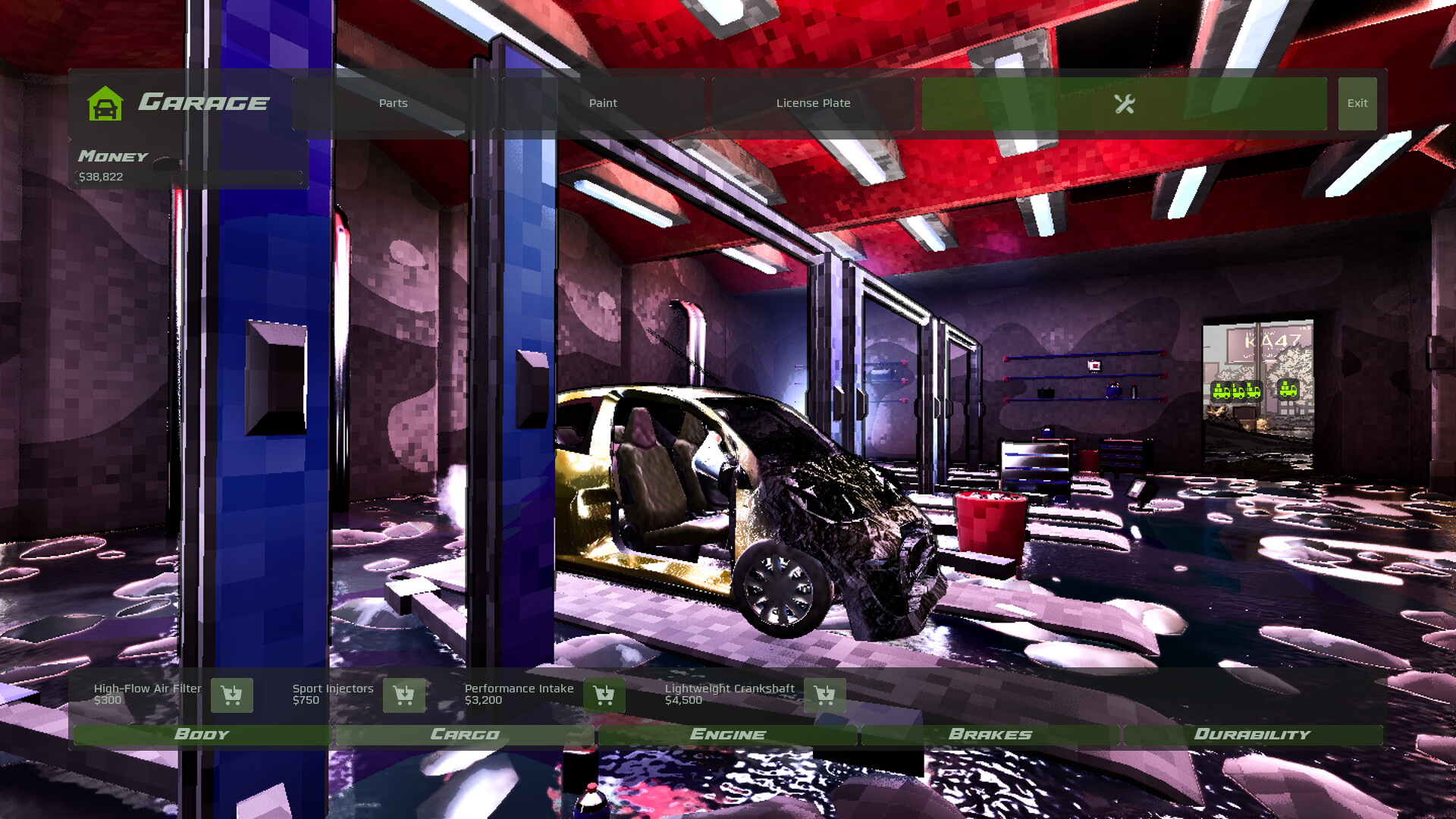The width and height of the screenshot is (1456, 819).
Task: Toggle the middle green truck icon
Action: tap(1238, 391)
